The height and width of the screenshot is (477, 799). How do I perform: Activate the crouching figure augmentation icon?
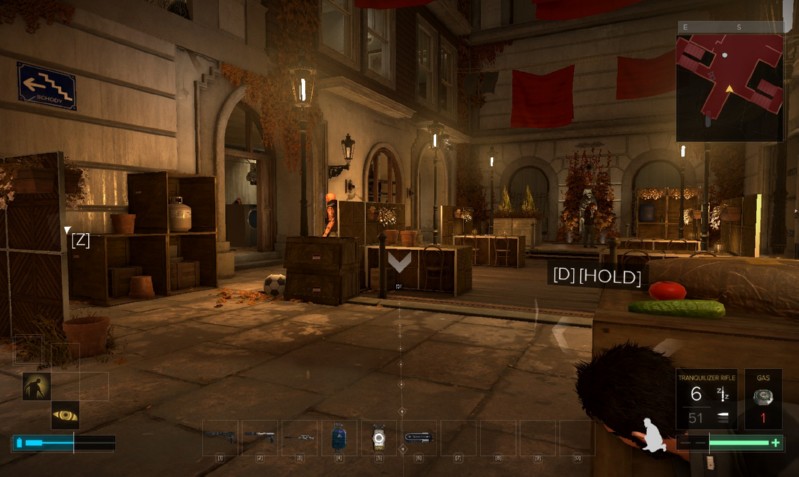click(x=36, y=386)
